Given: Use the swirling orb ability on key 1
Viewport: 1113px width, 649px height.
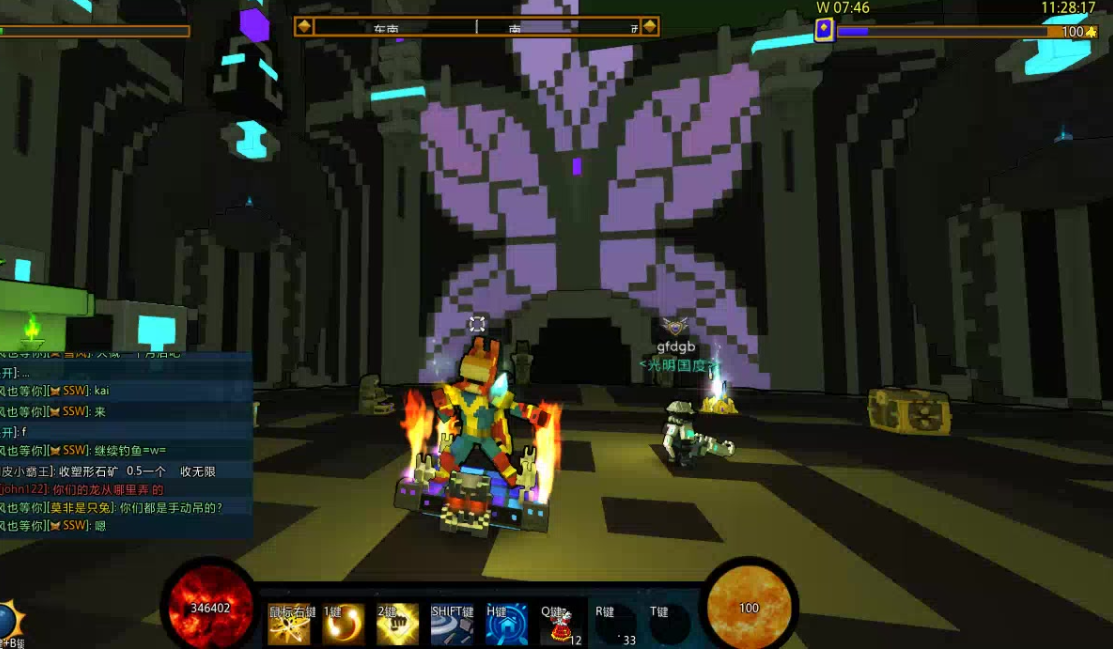Looking at the screenshot, I should pyautogui.click(x=343, y=625).
